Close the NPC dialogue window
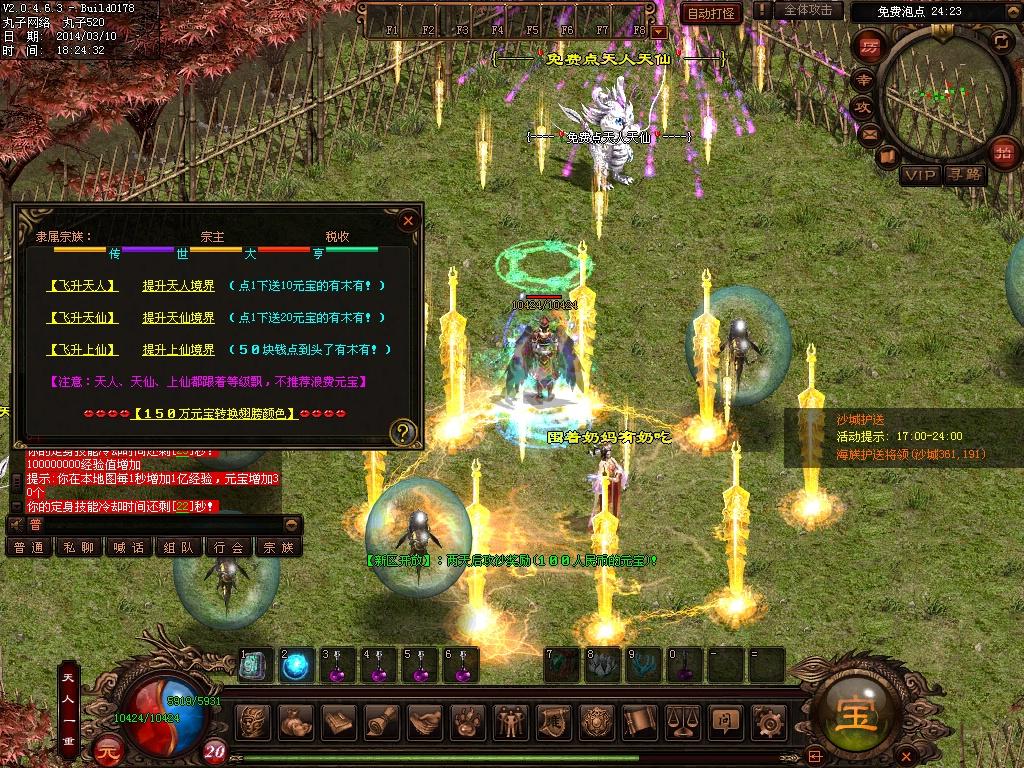 [408, 221]
